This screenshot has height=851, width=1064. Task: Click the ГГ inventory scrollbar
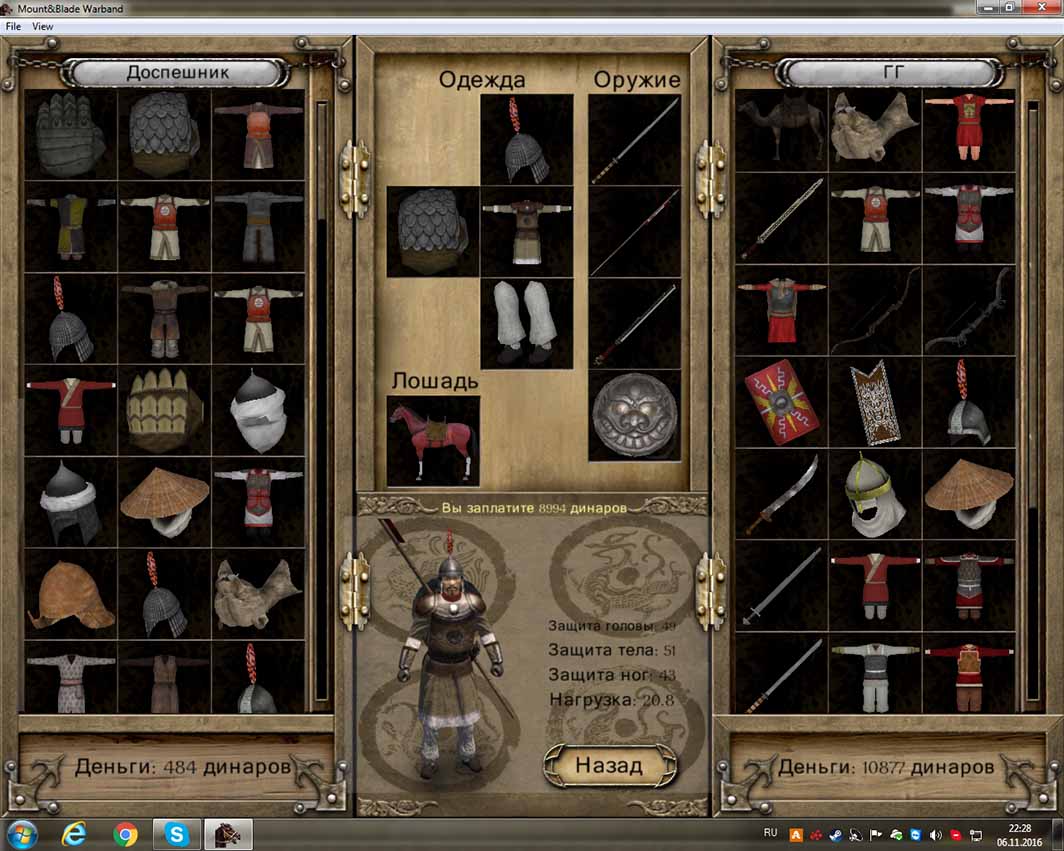[1033, 400]
